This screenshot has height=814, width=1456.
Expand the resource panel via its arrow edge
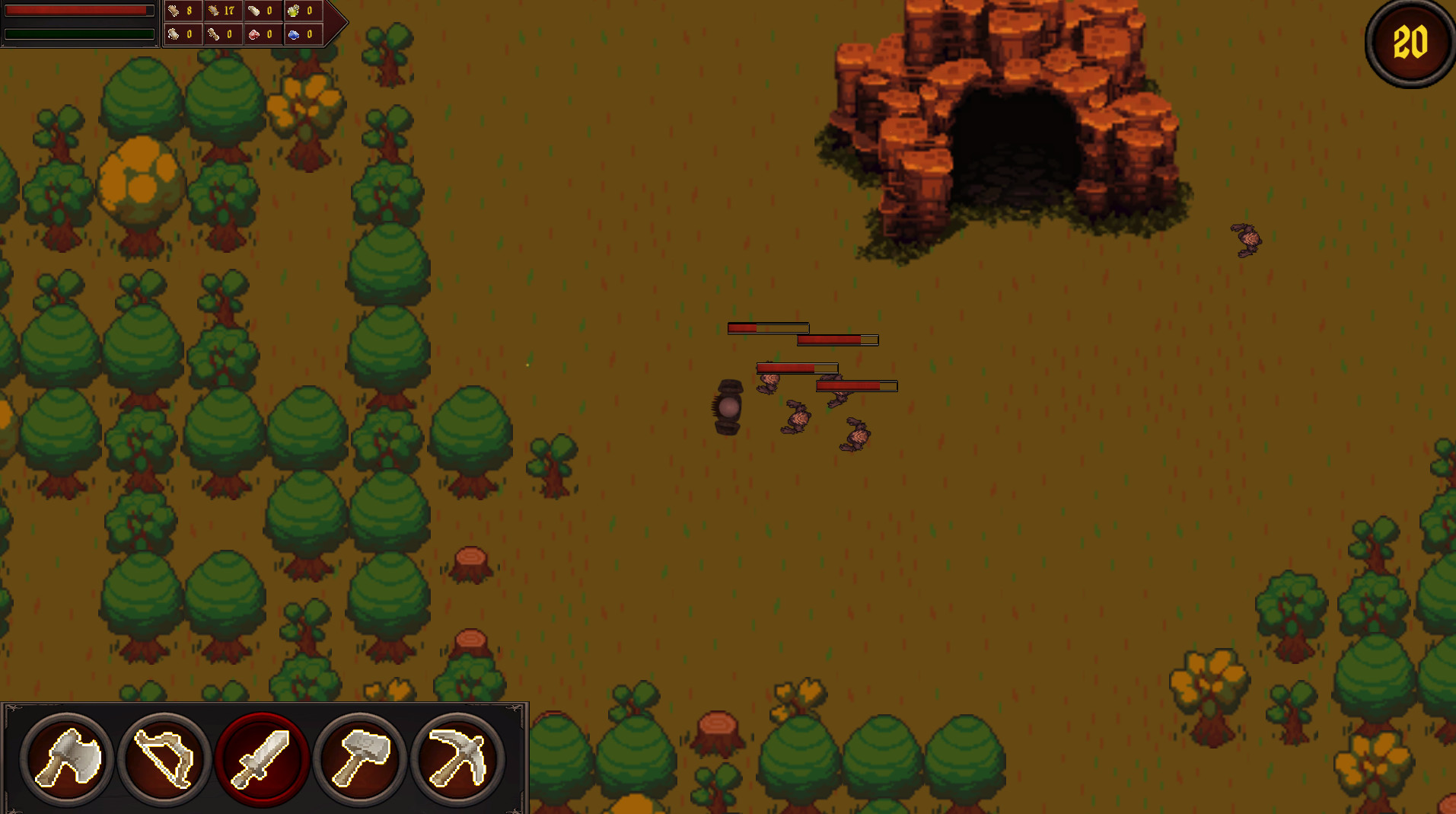coord(341,22)
